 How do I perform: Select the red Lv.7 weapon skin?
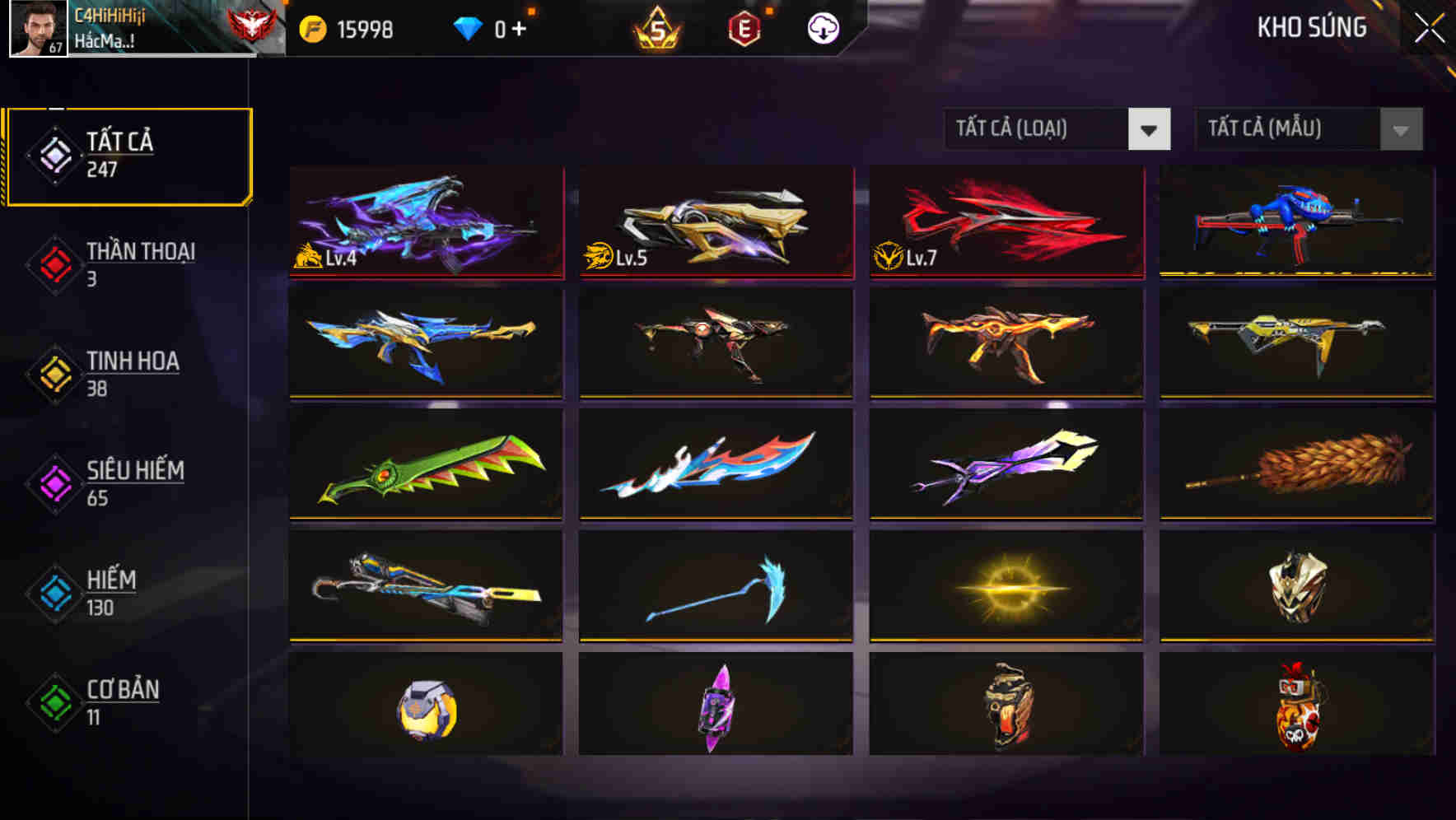pos(1006,221)
